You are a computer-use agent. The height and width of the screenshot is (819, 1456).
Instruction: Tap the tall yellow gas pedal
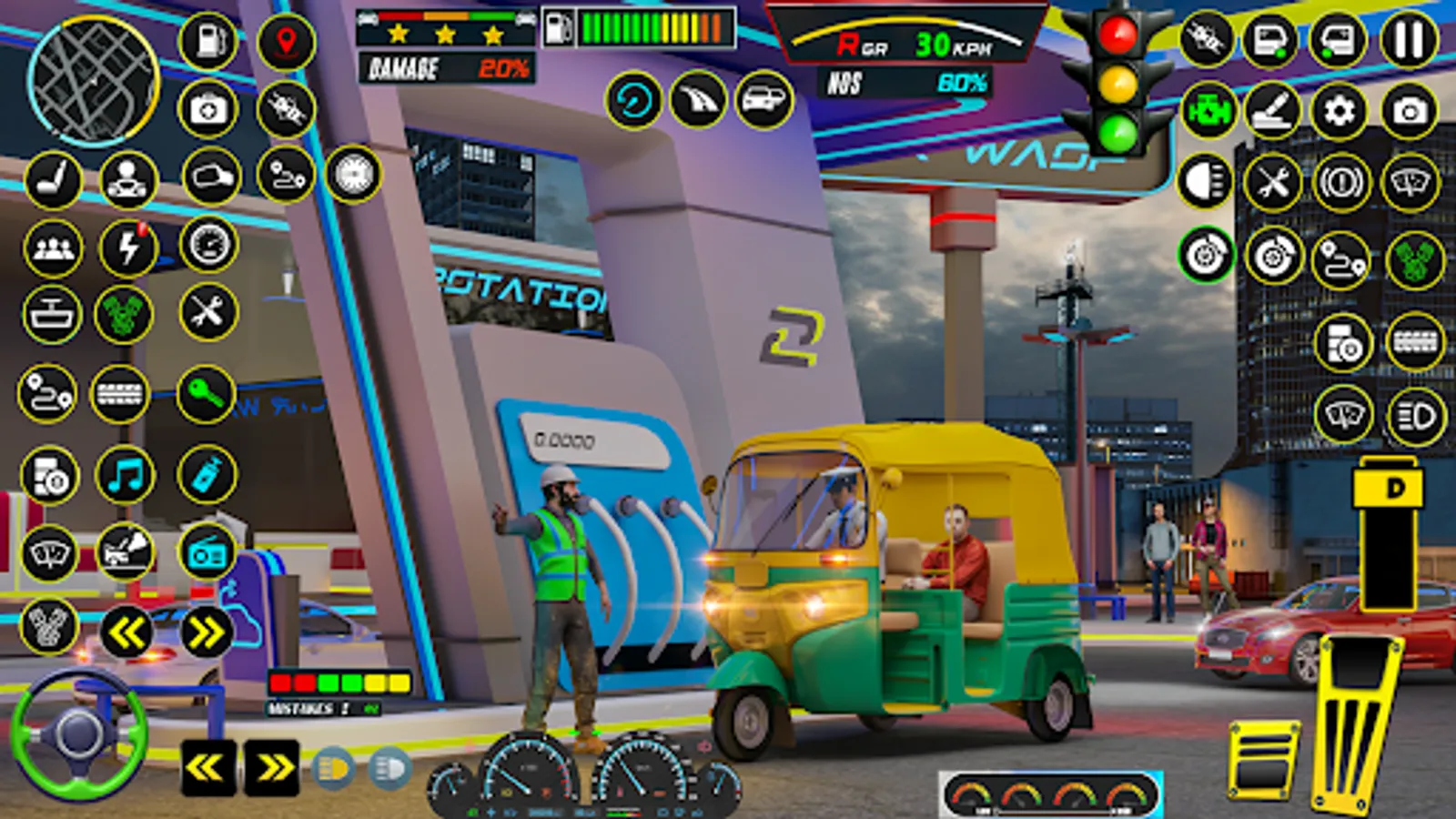pyautogui.click(x=1356, y=719)
